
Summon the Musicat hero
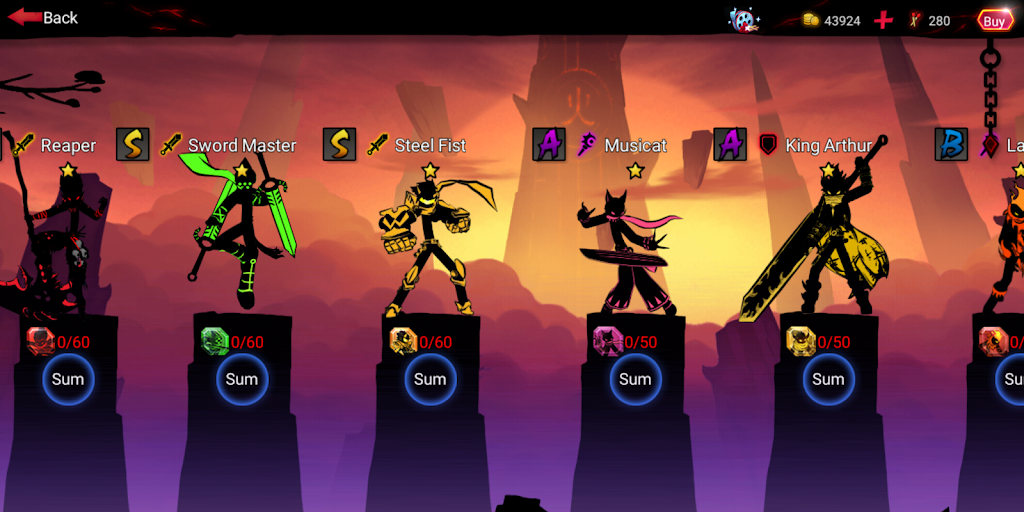(x=635, y=379)
